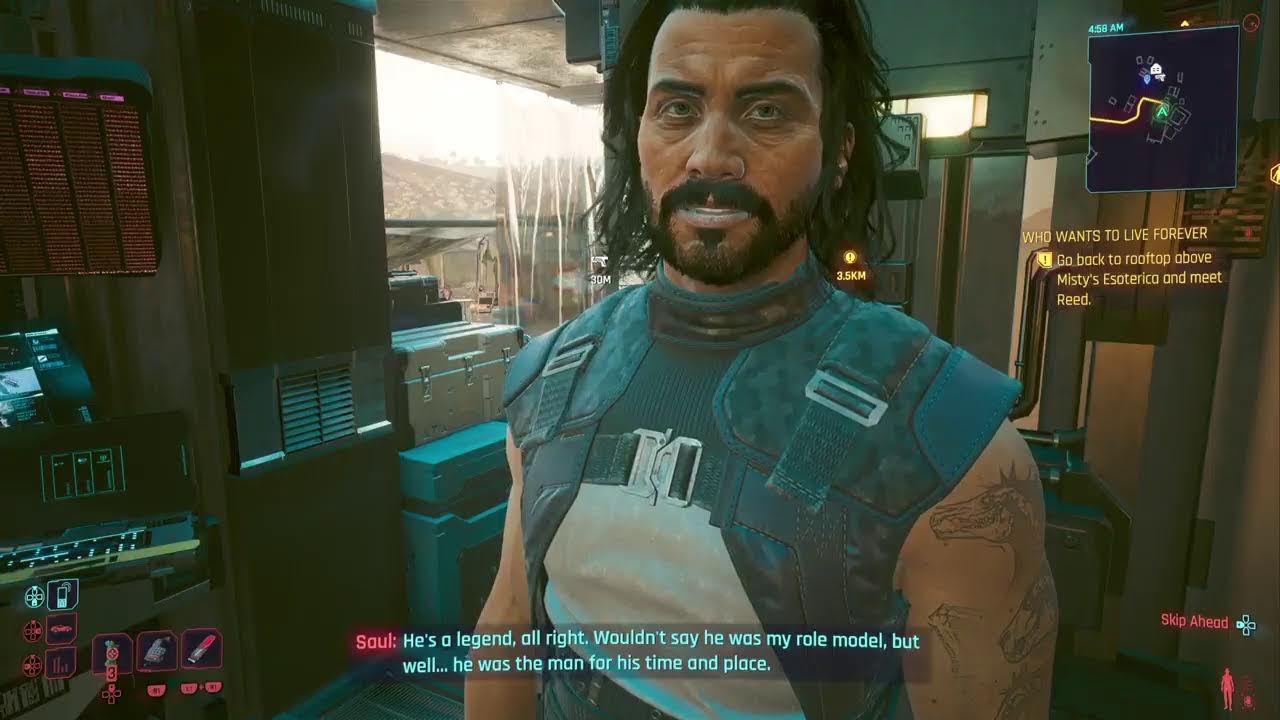Select the WHO WANTS TO LIVE FOREVER quest title

pyautogui.click(x=1114, y=232)
